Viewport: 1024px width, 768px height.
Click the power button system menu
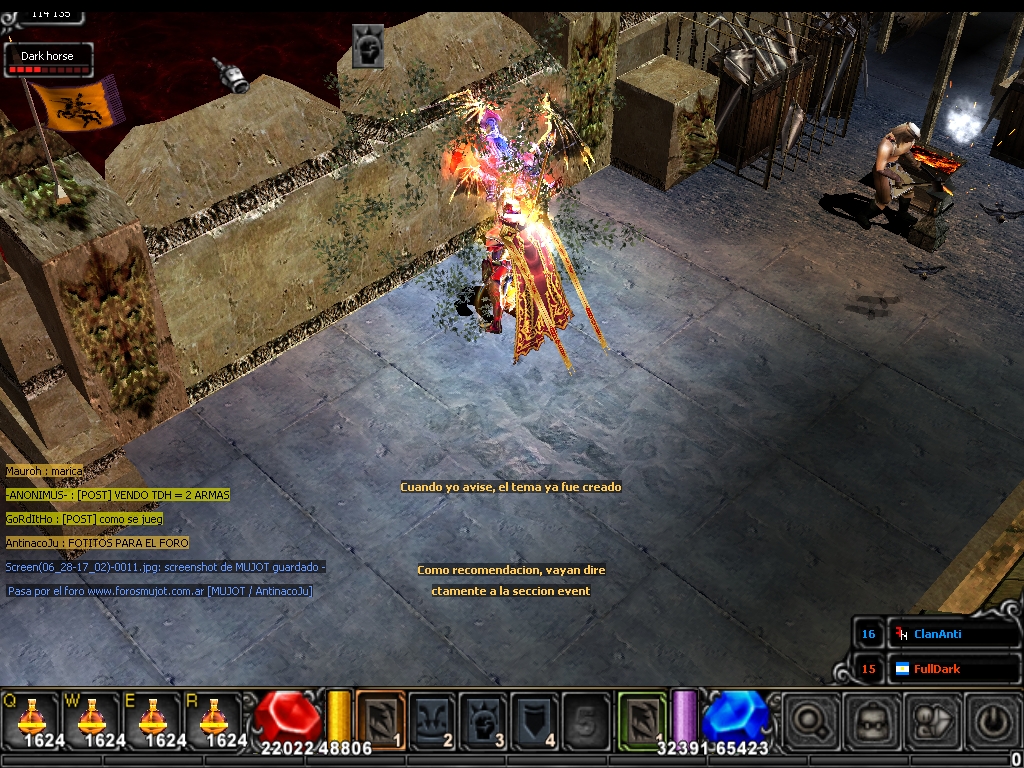991,720
